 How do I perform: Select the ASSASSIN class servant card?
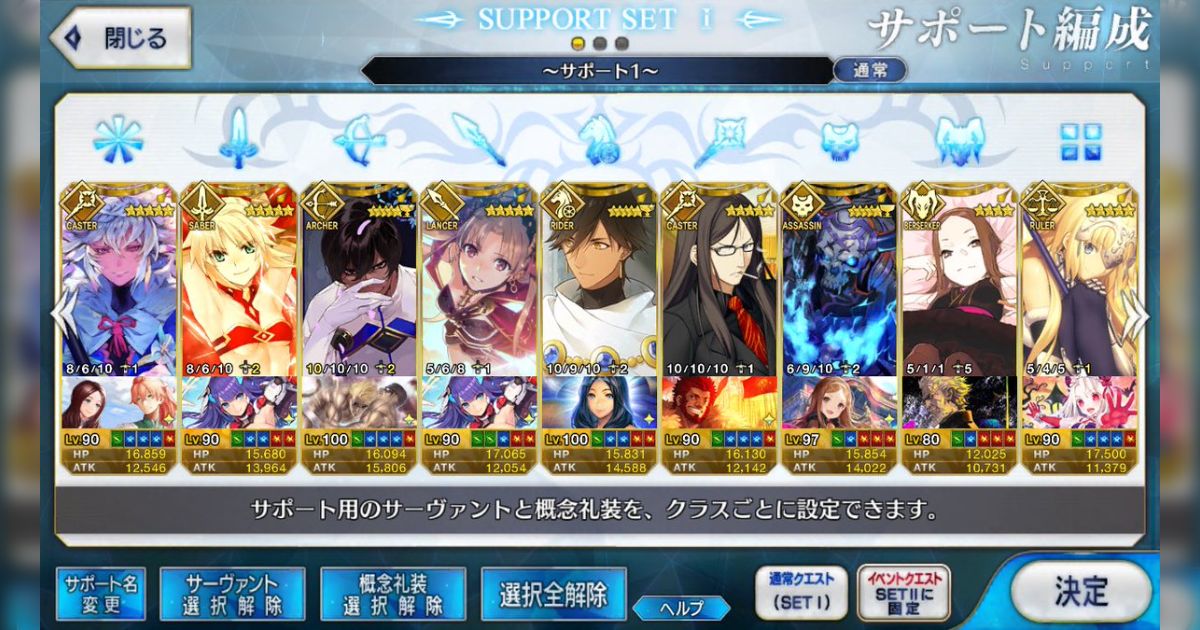(x=838, y=290)
